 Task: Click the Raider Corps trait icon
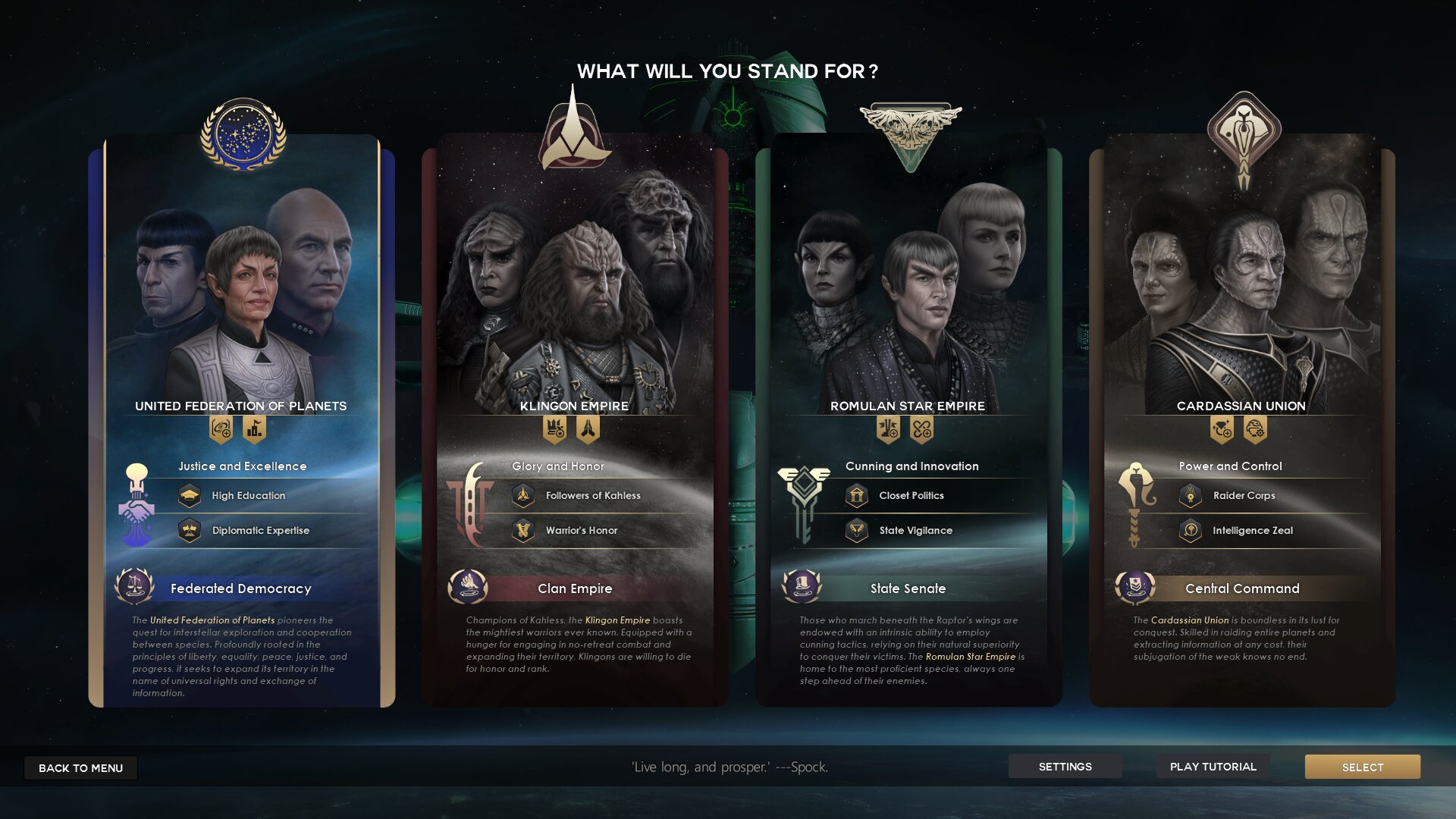click(1191, 496)
